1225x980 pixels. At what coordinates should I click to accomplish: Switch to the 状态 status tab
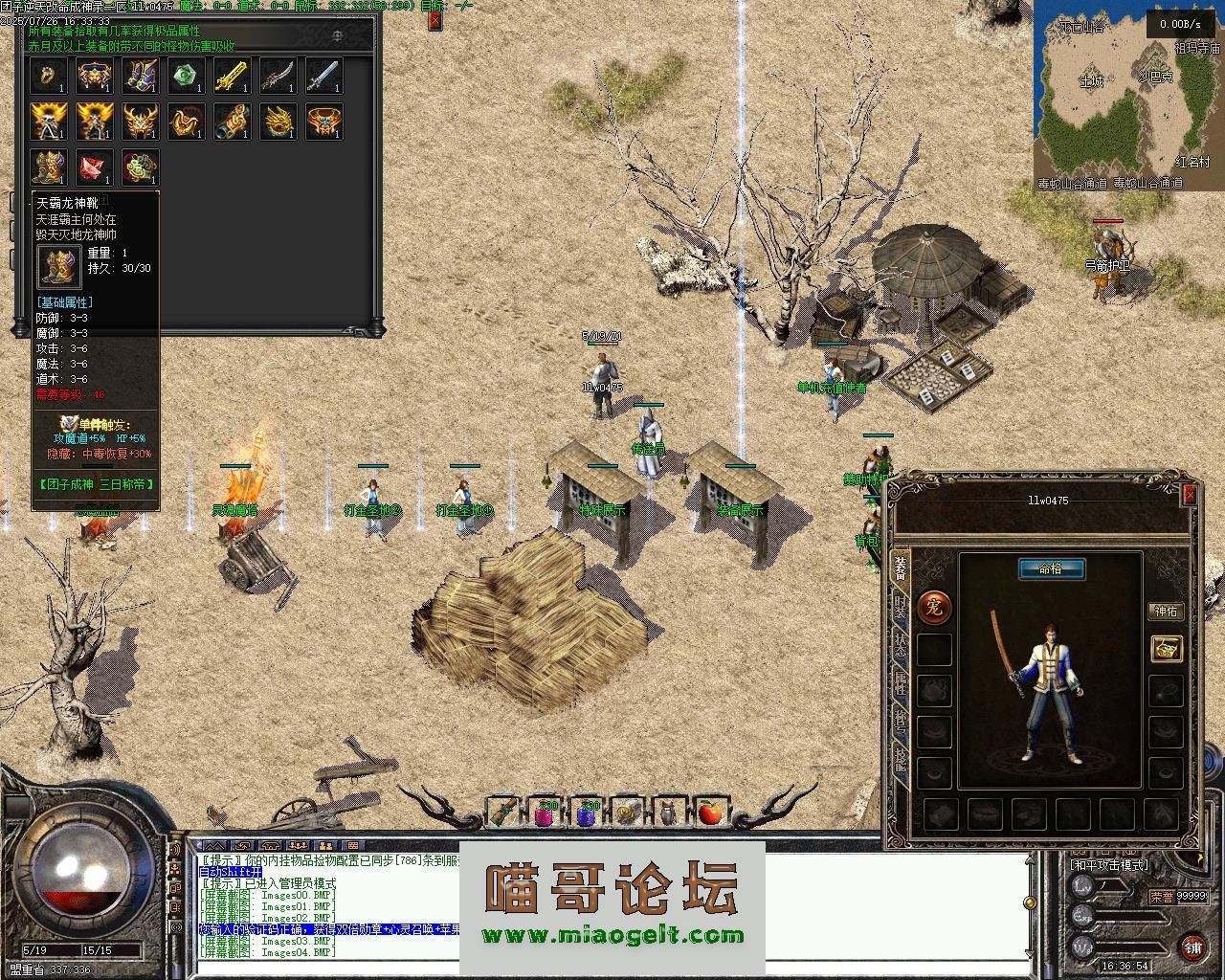pyautogui.click(x=901, y=644)
